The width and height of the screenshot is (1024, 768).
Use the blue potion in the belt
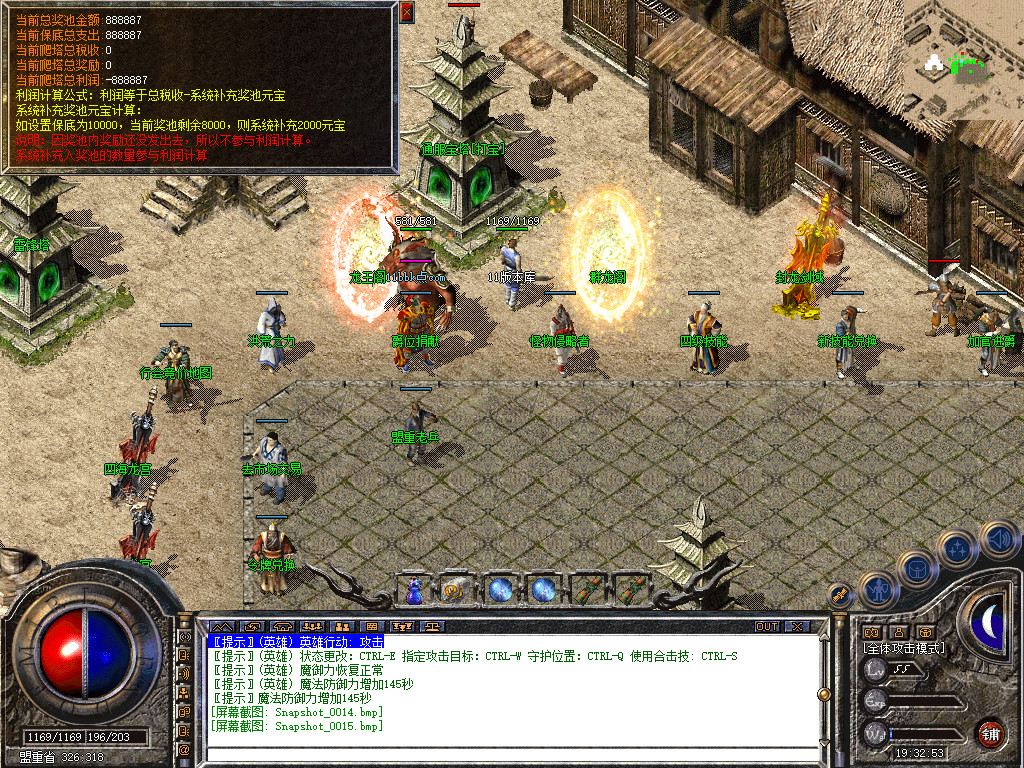pos(414,590)
